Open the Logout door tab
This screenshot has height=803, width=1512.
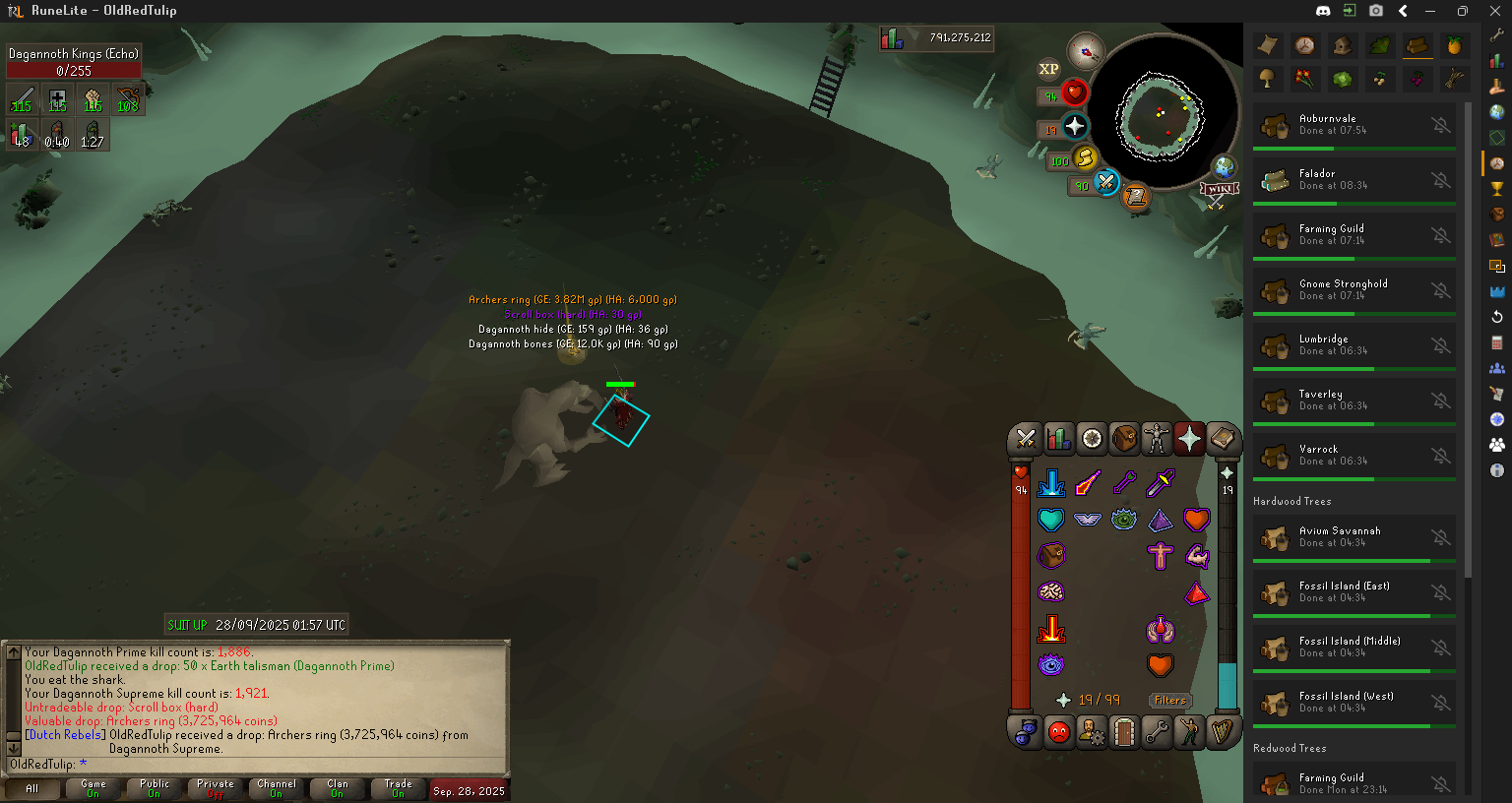click(x=1124, y=732)
